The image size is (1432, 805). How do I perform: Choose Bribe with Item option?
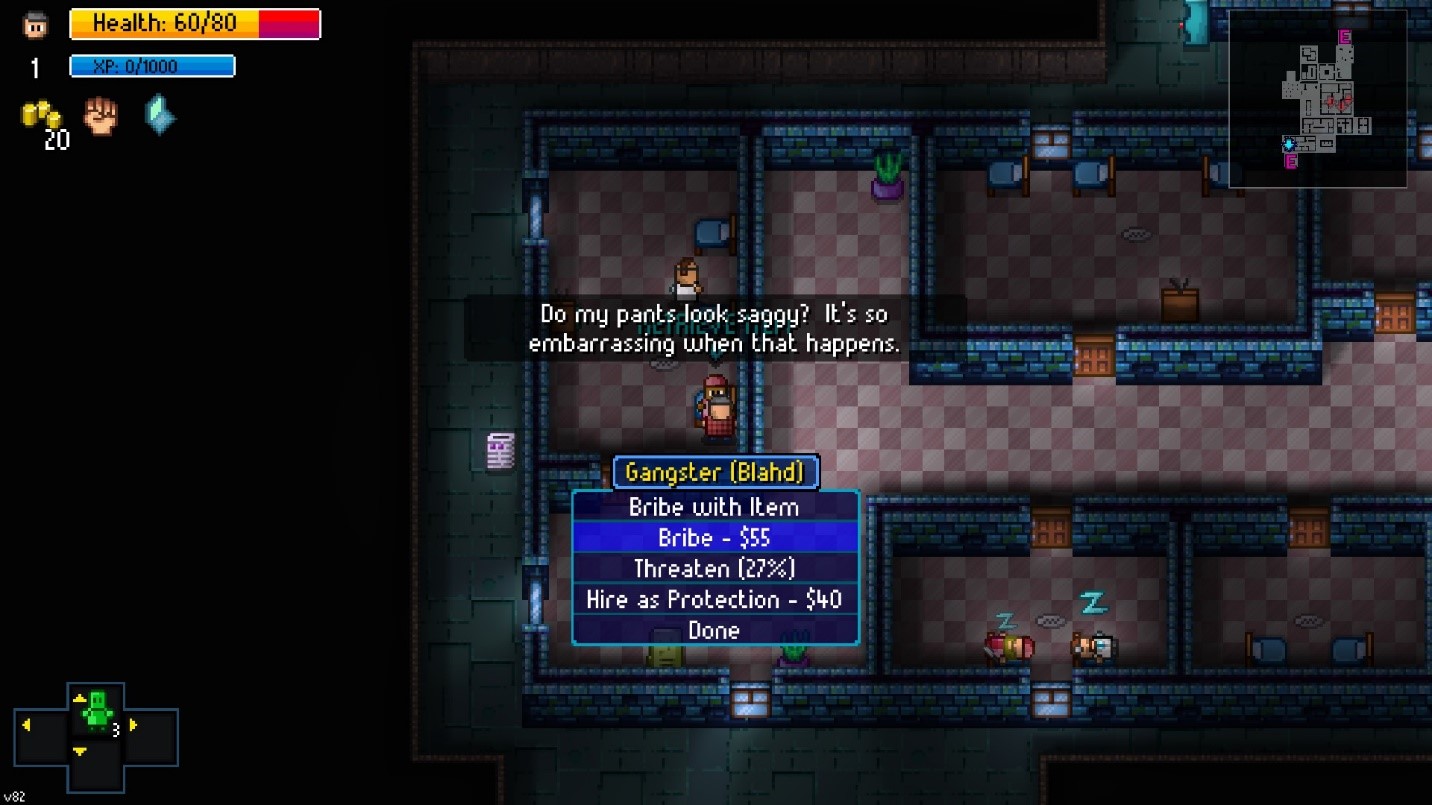point(714,507)
